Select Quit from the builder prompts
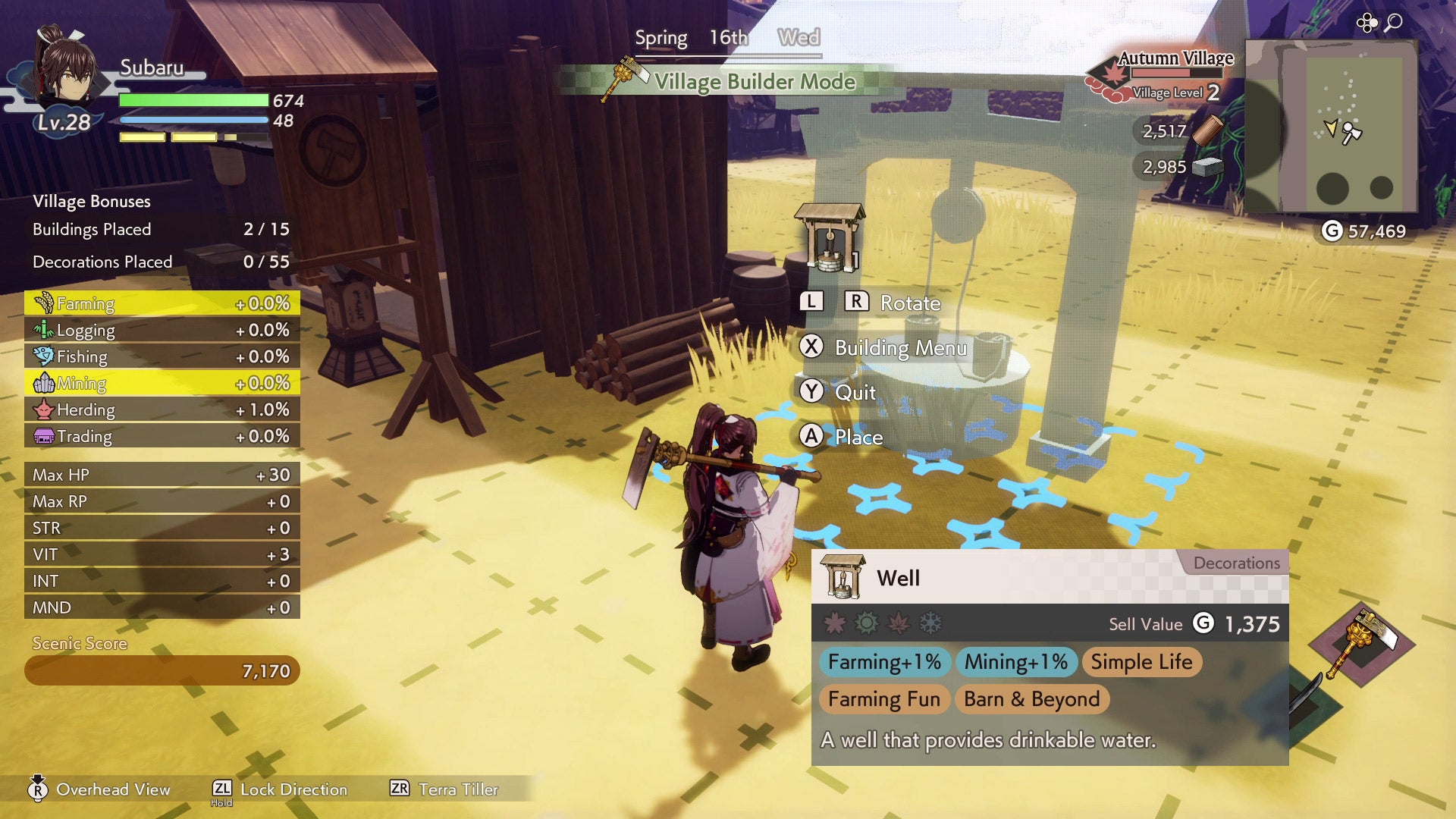This screenshot has width=1456, height=819. 812,392
